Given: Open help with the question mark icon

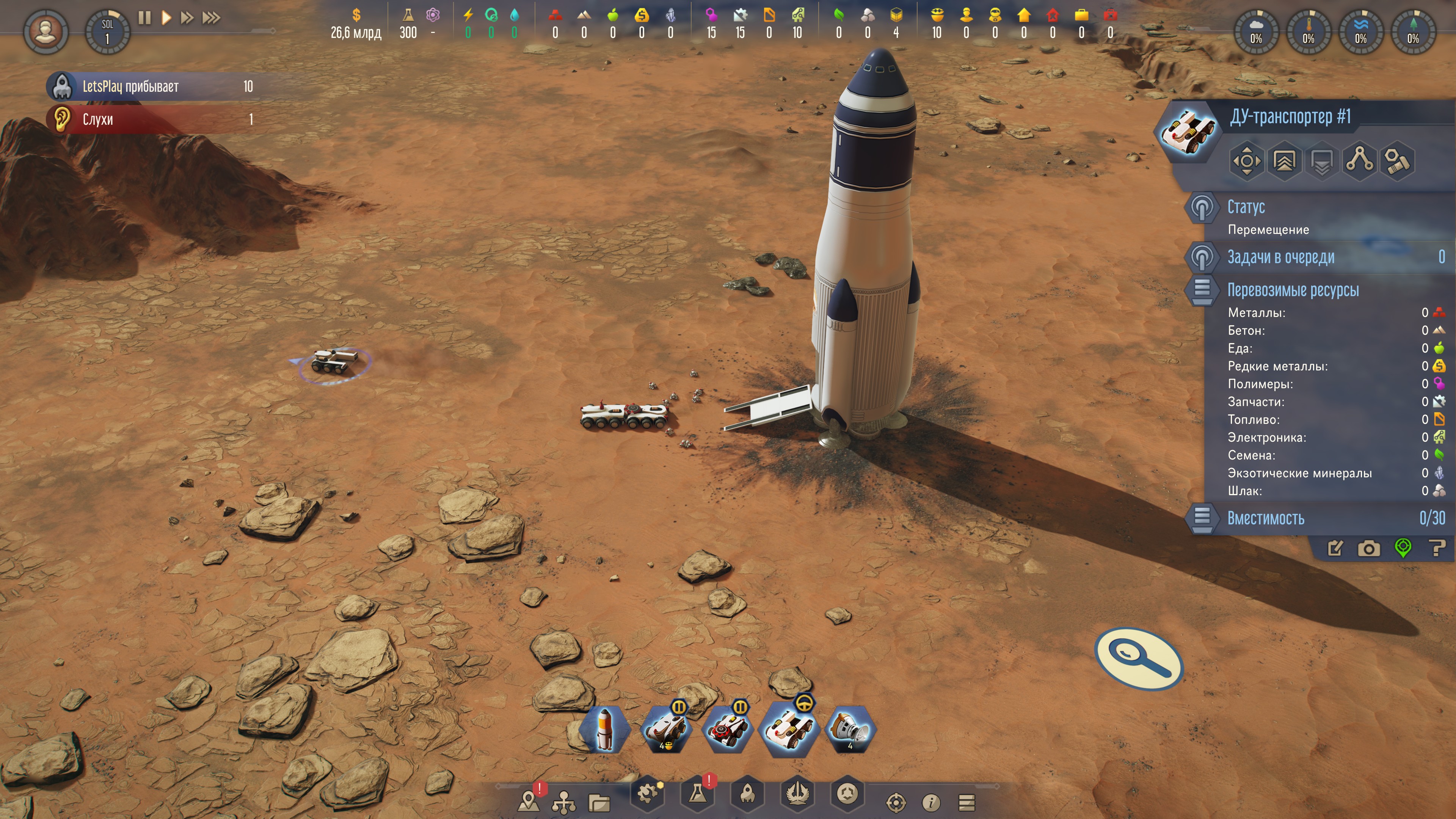Looking at the screenshot, I should [1437, 548].
